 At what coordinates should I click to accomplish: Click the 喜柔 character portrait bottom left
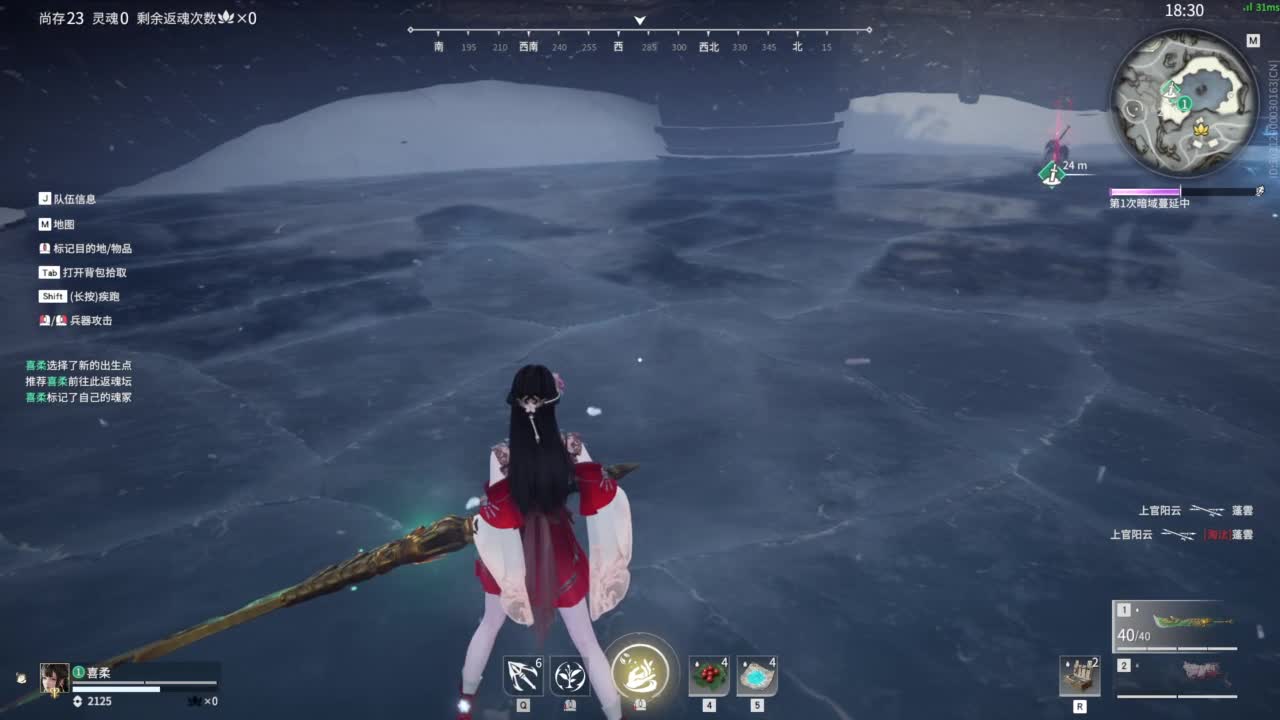(55, 678)
